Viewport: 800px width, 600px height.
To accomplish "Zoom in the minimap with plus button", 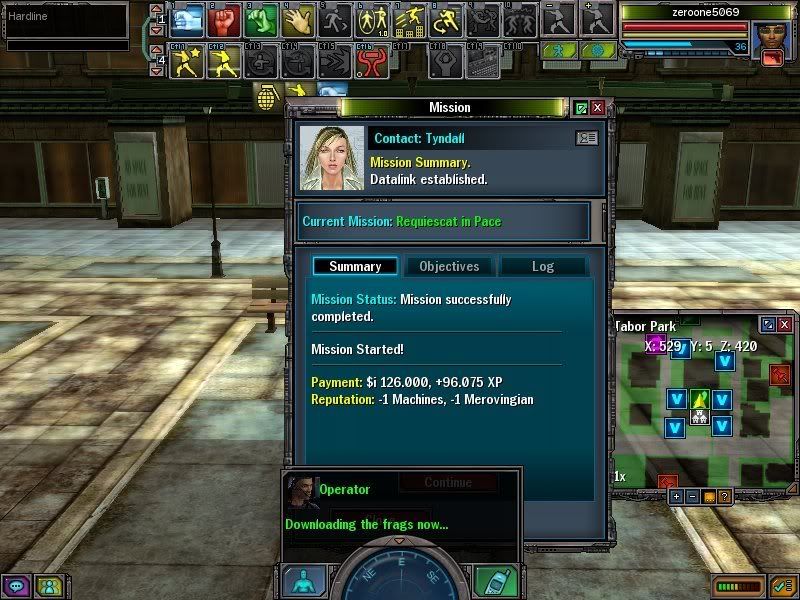I will click(677, 496).
